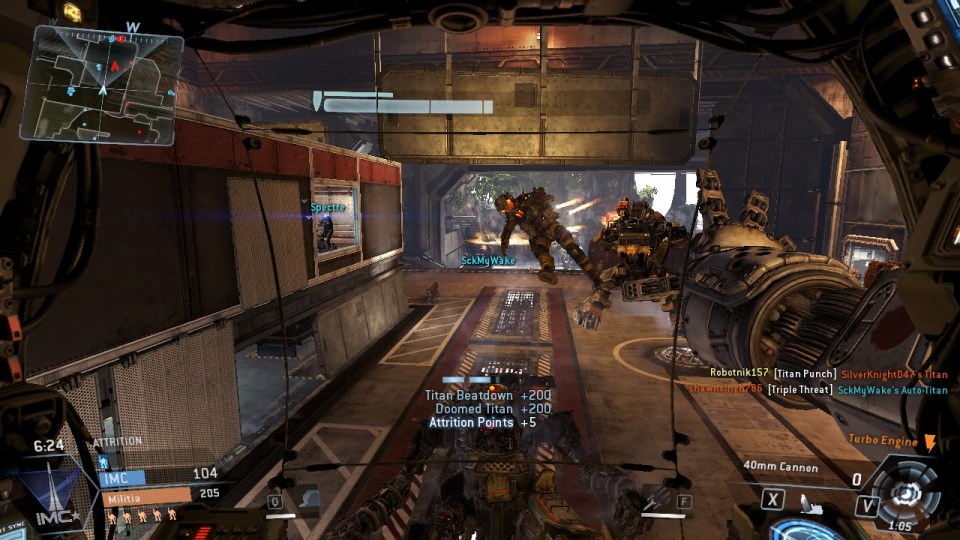Activate the rocket salvo ordnance icon
Screen dimensions: 960x540
657,498
